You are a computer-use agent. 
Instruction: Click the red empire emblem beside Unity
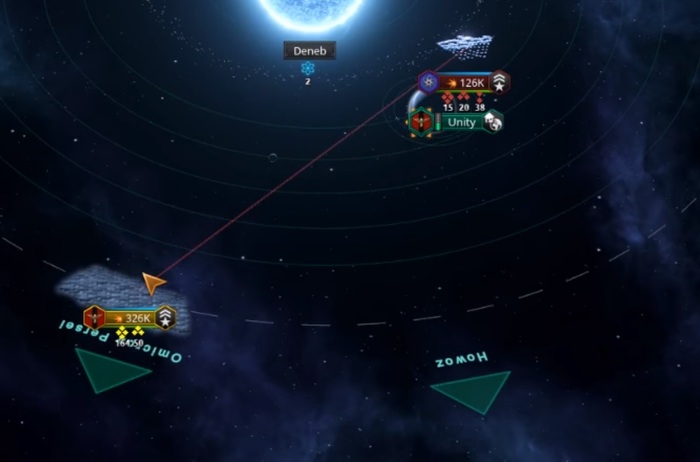pyautogui.click(x=420, y=122)
